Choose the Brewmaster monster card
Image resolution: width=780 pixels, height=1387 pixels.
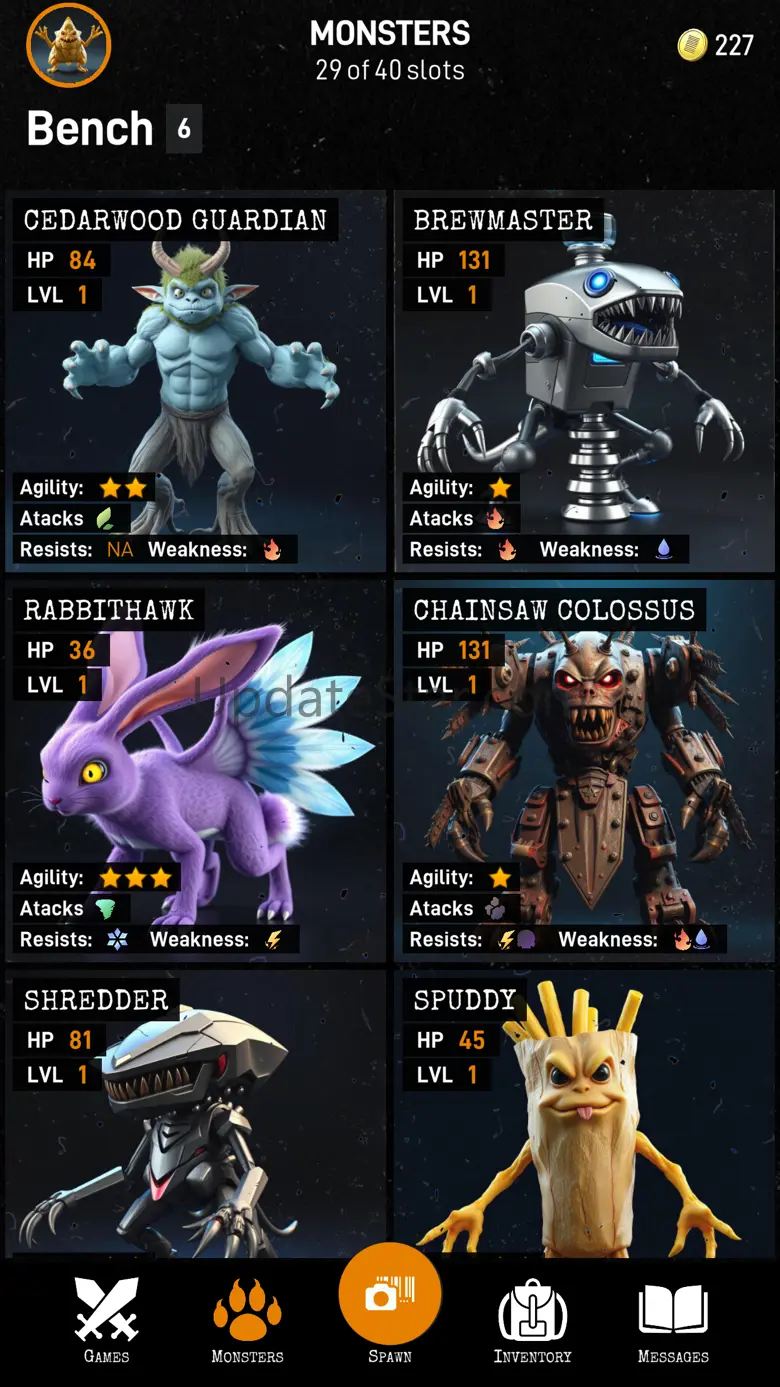[x=586, y=380]
